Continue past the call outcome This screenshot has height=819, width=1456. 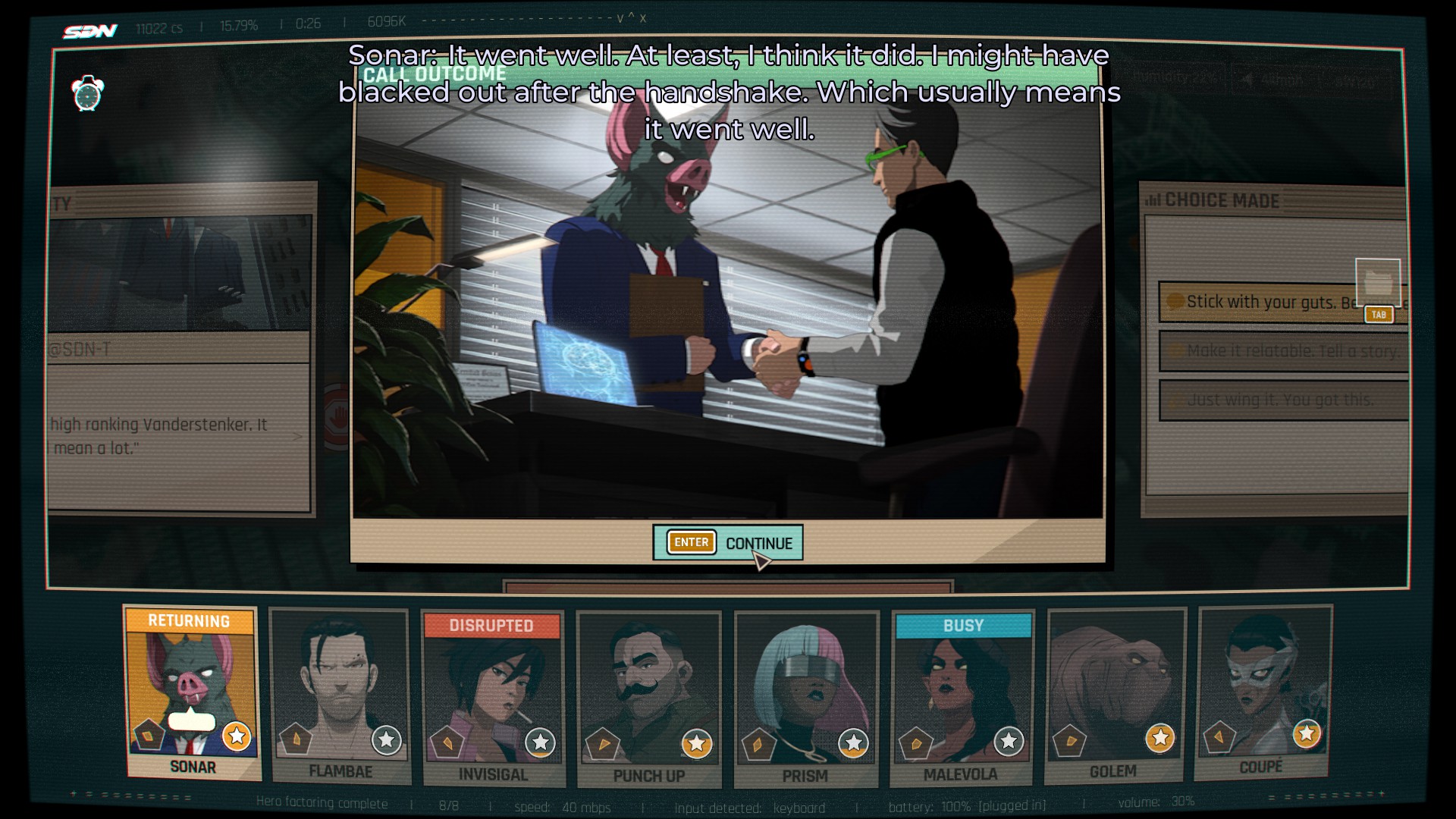[x=727, y=543]
